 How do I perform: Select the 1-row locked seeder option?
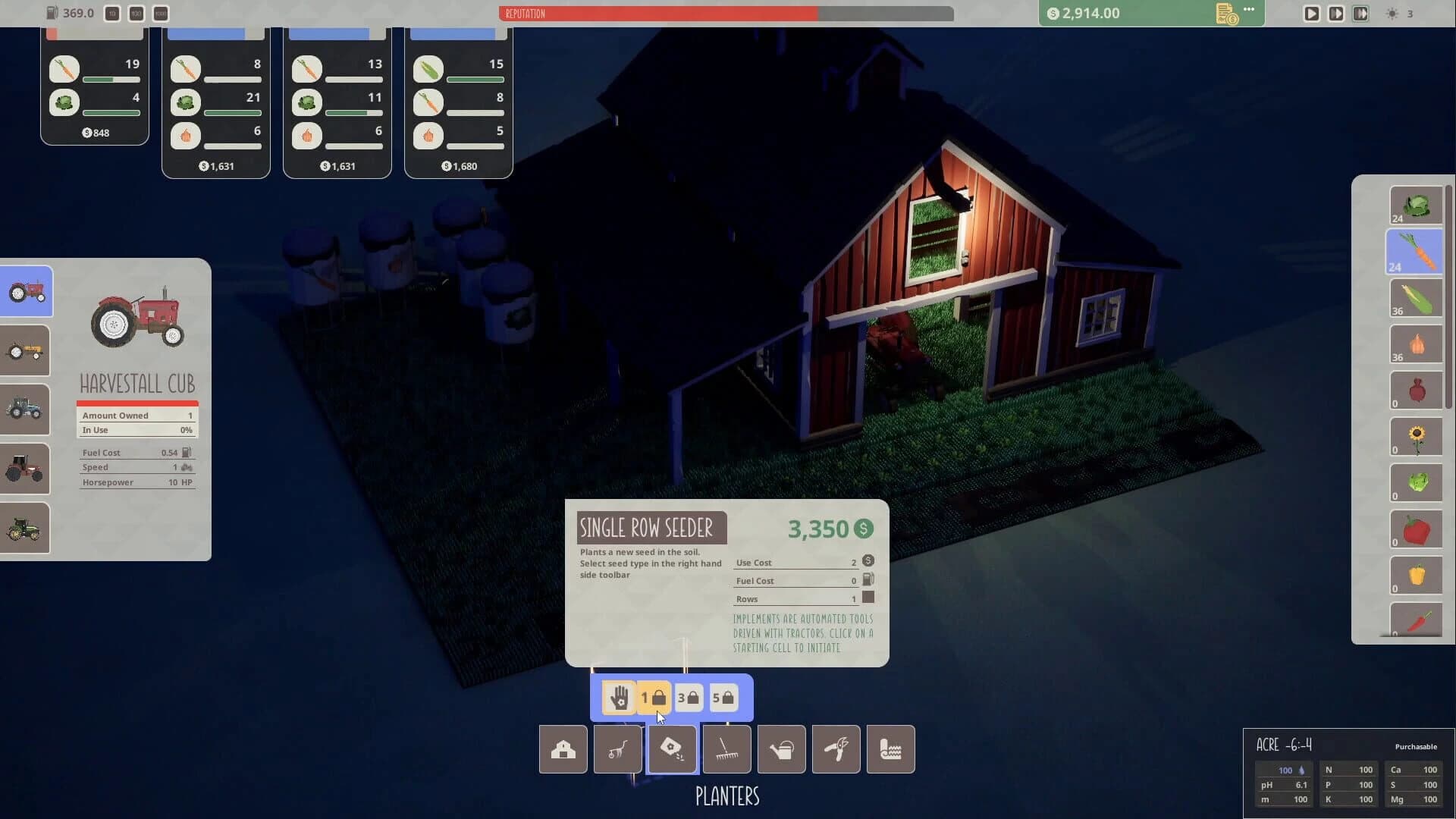click(653, 697)
